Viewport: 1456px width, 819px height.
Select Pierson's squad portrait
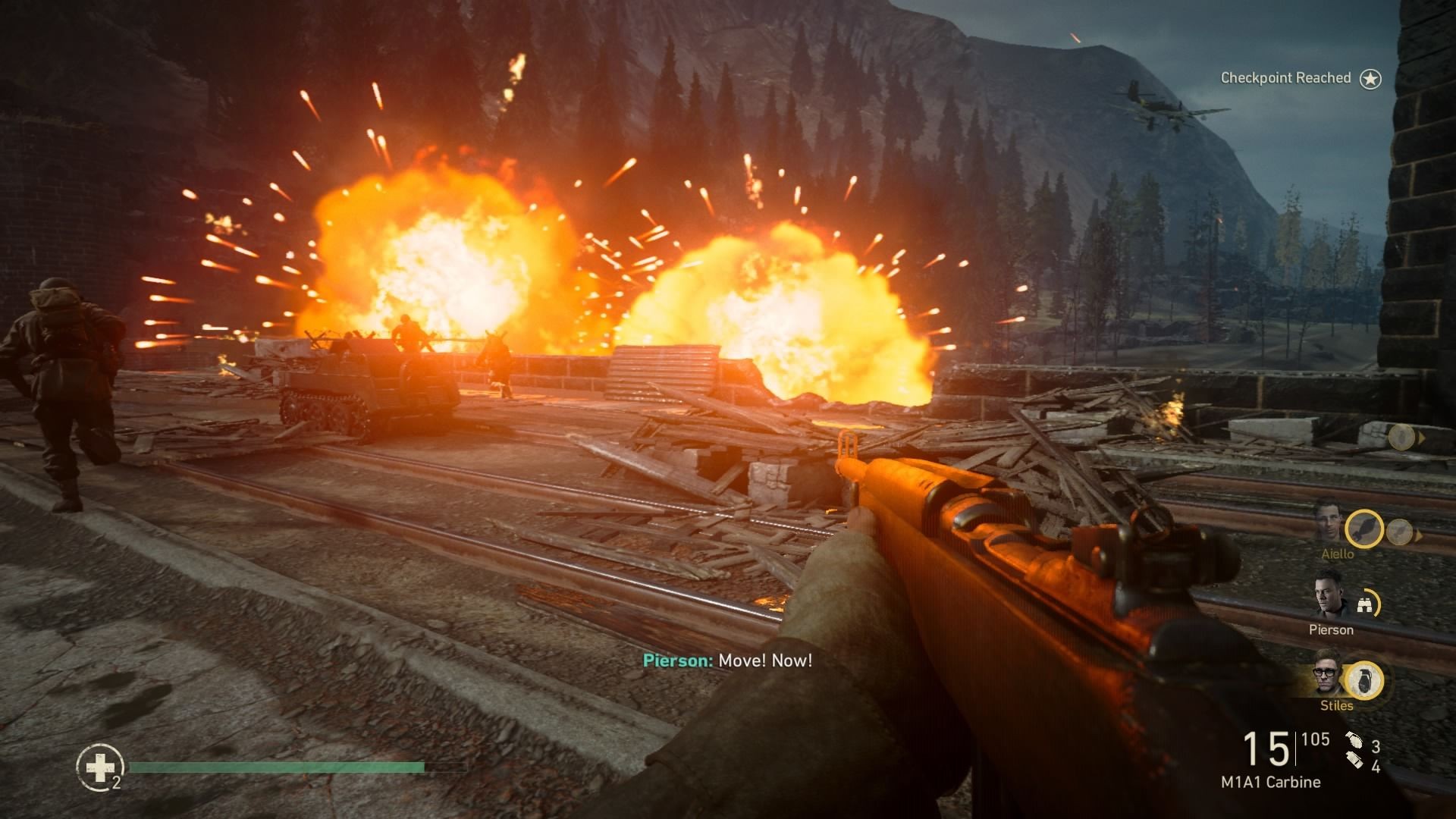(1329, 597)
